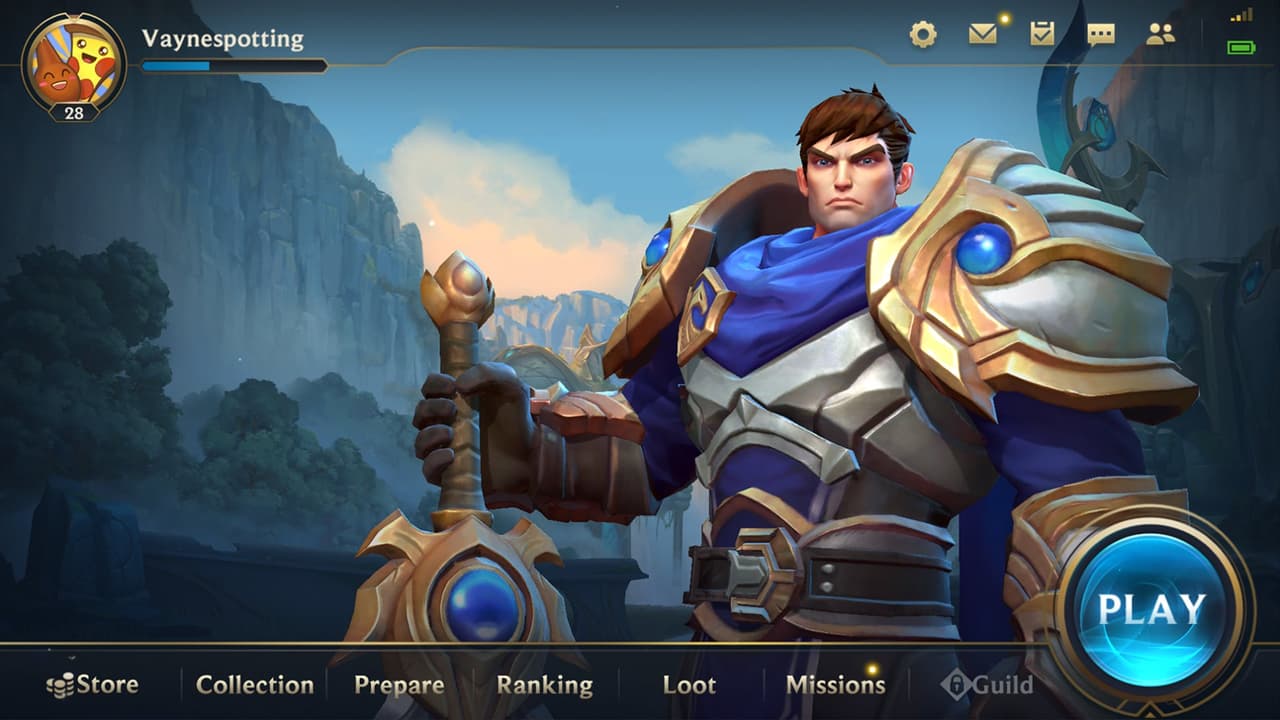Click the Store coin stack icon
This screenshot has height=720, width=1280.
coord(61,685)
